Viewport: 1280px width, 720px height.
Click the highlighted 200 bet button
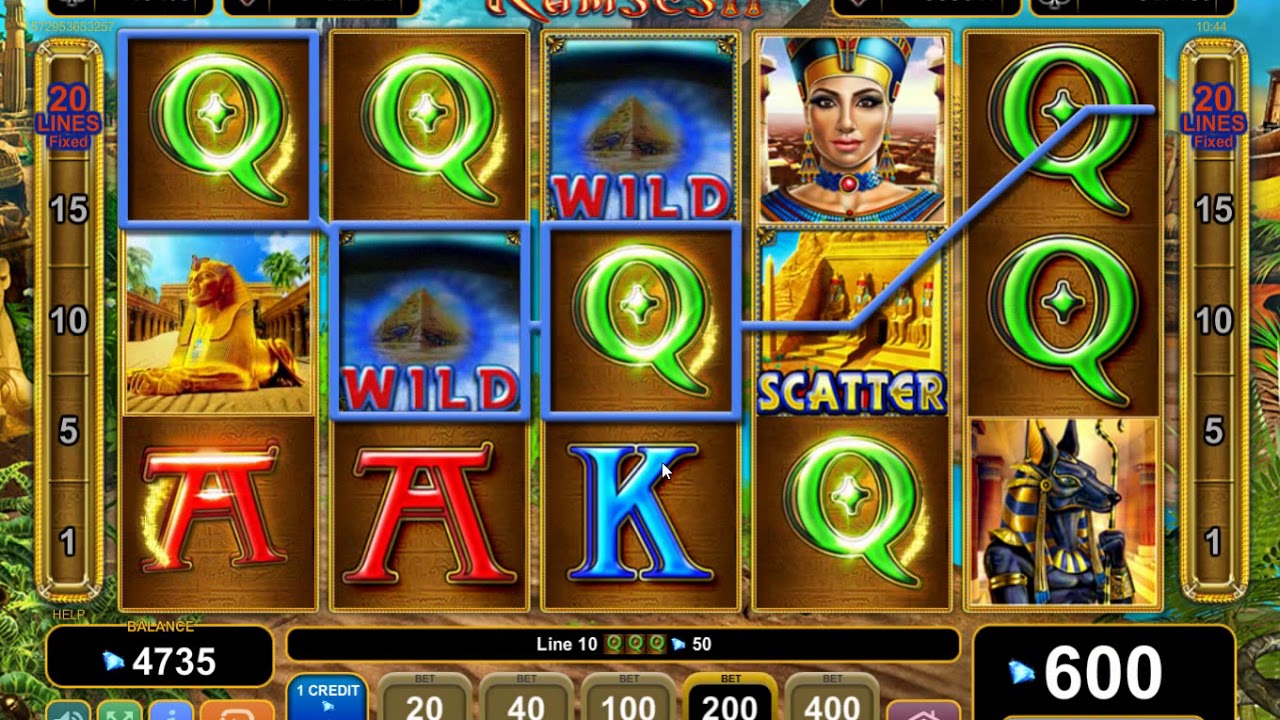pos(730,700)
